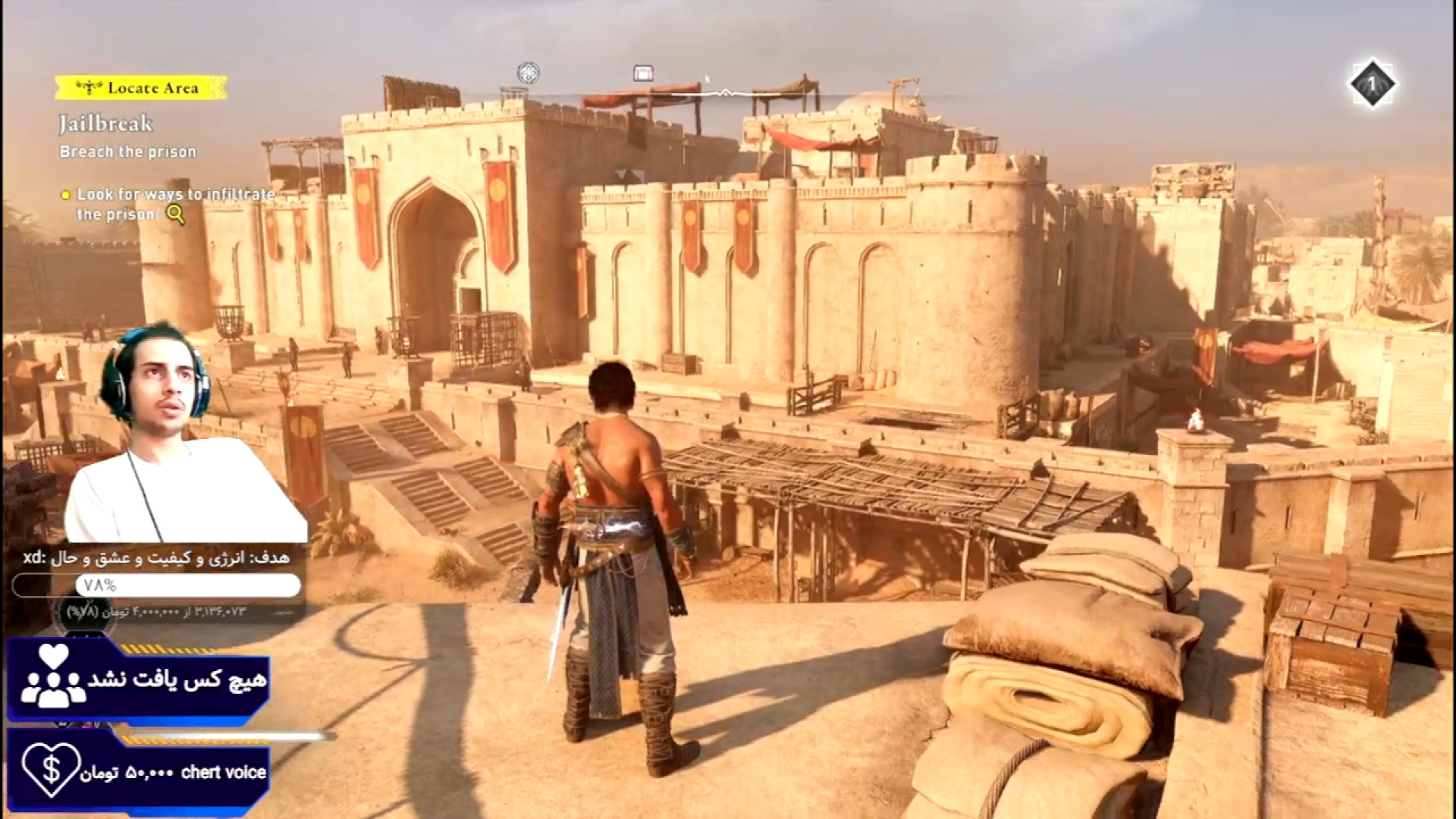The height and width of the screenshot is (819, 1456).
Task: Click the magnifying glass investigate icon
Action: pos(176,215)
